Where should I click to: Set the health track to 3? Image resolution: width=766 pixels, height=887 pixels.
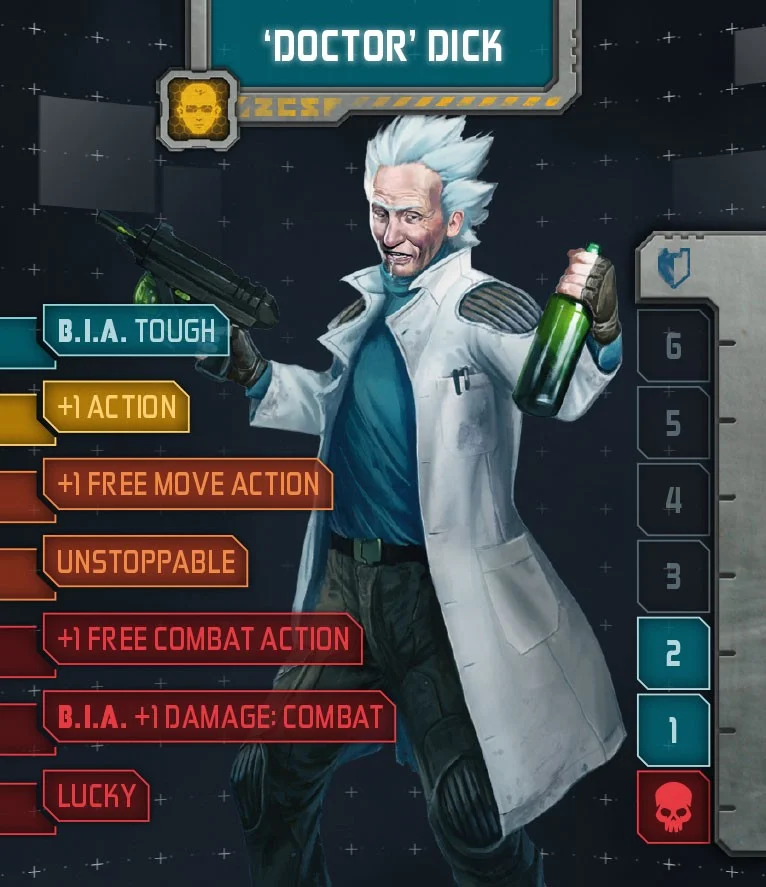(x=673, y=577)
